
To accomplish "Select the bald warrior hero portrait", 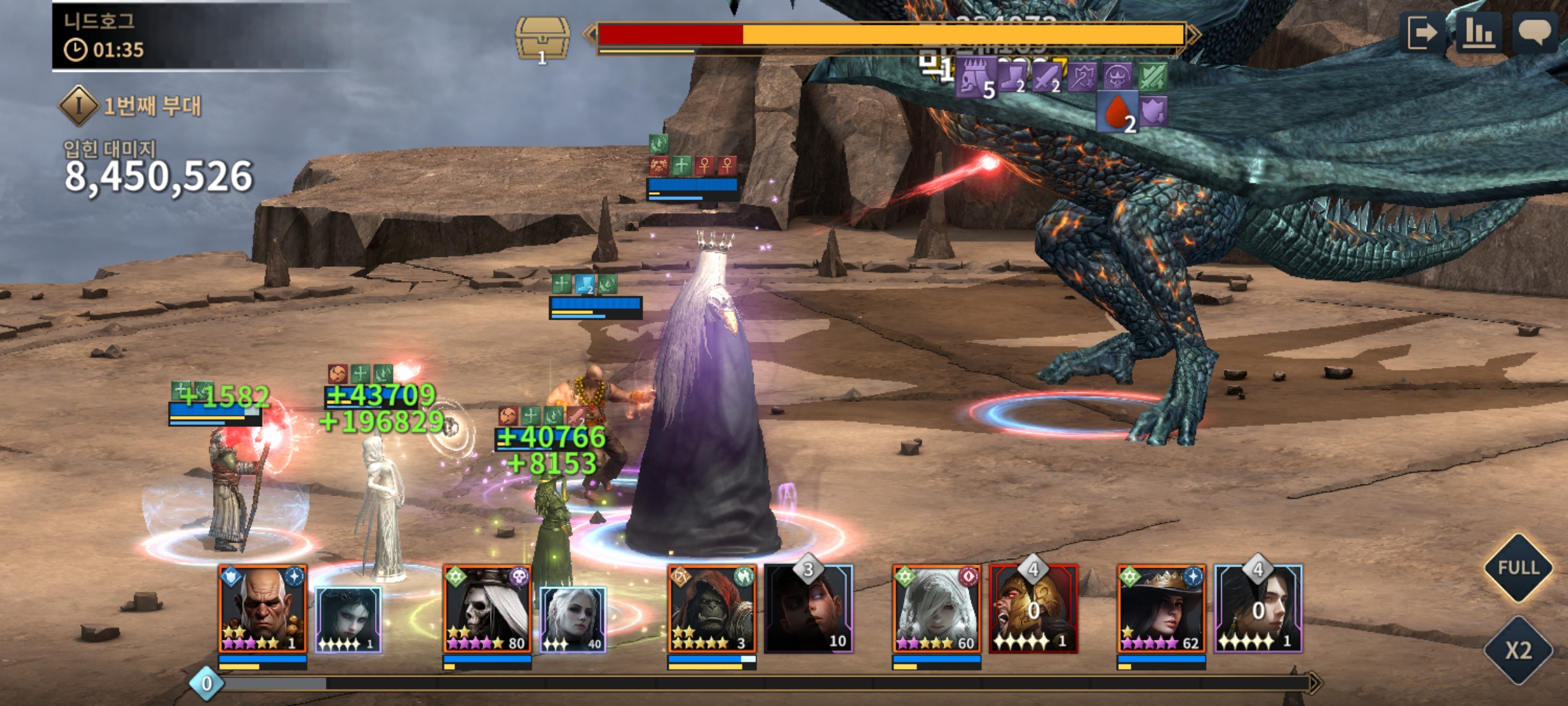I will tap(262, 609).
